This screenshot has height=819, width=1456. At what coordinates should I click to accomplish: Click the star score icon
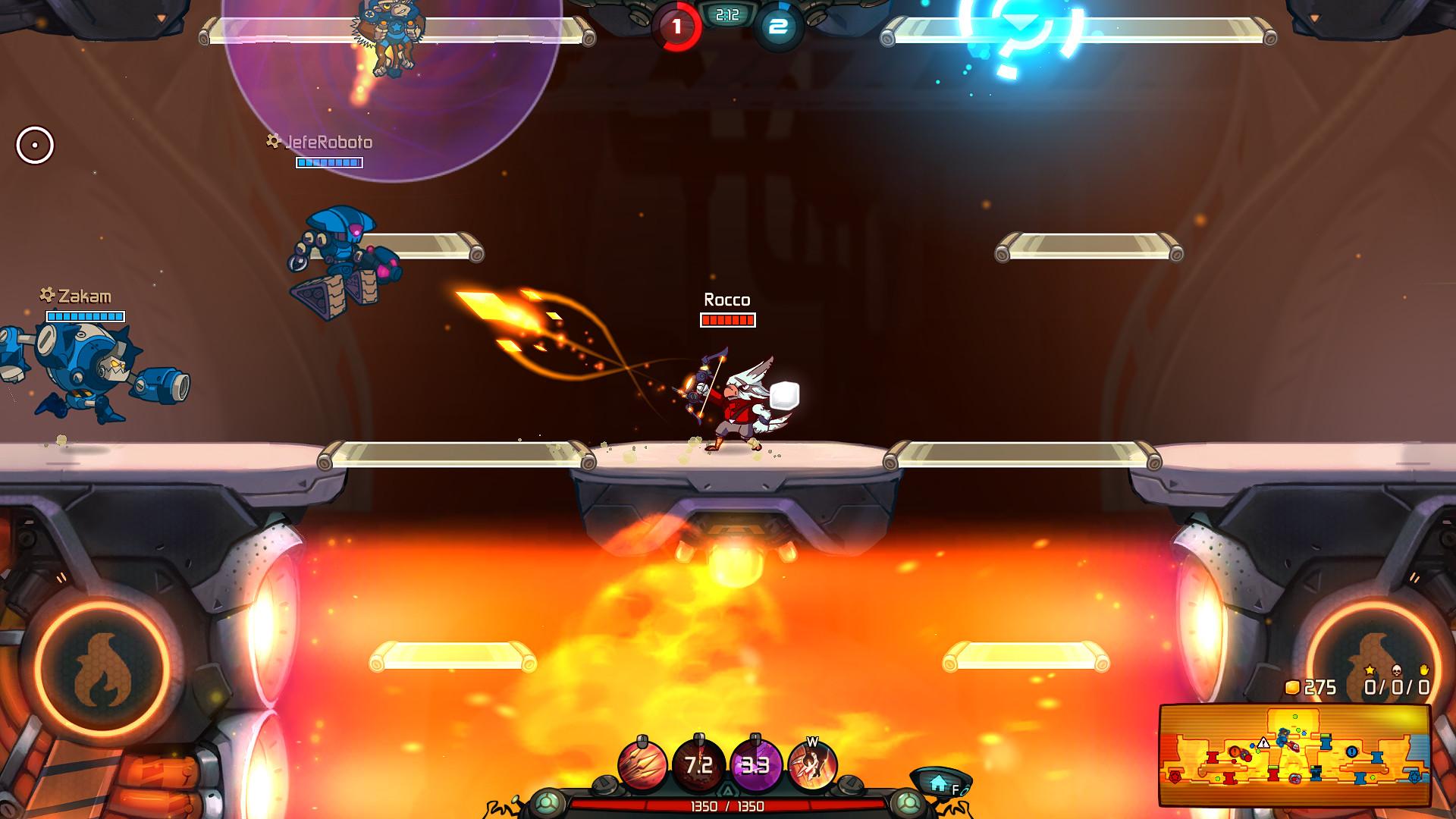[1370, 670]
